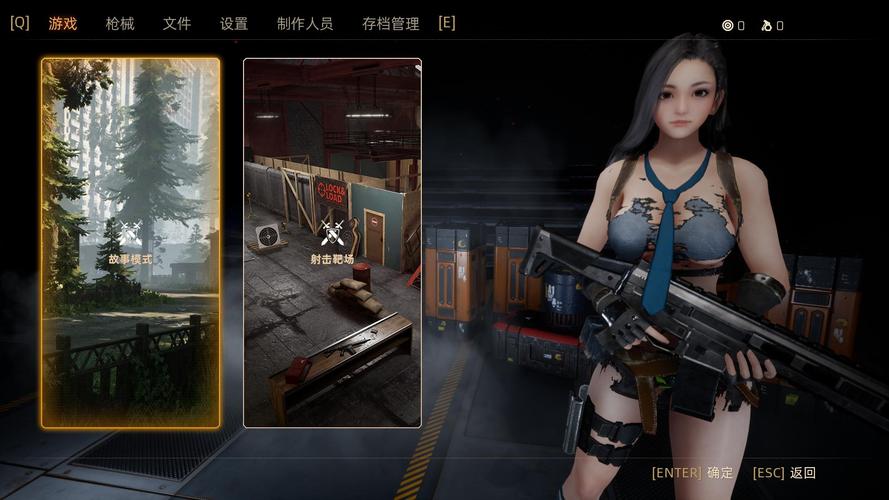Select the 文件 tab
The image size is (889, 500).
point(177,23)
